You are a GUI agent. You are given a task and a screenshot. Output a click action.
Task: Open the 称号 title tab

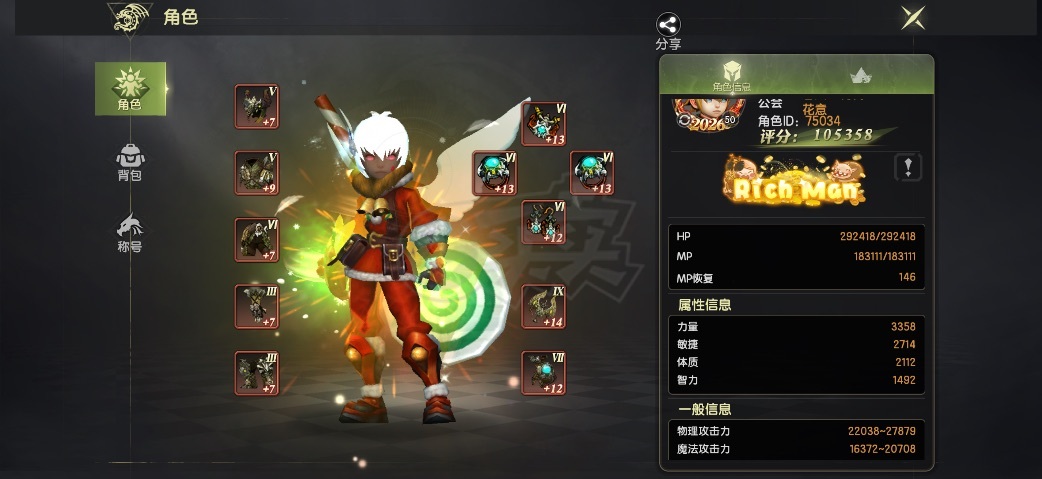[x=130, y=232]
